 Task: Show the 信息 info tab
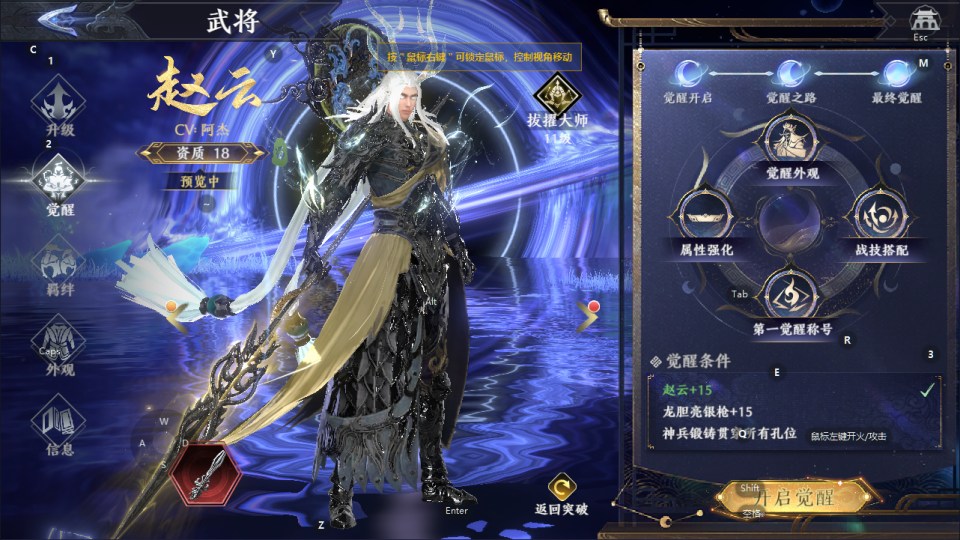pos(59,425)
